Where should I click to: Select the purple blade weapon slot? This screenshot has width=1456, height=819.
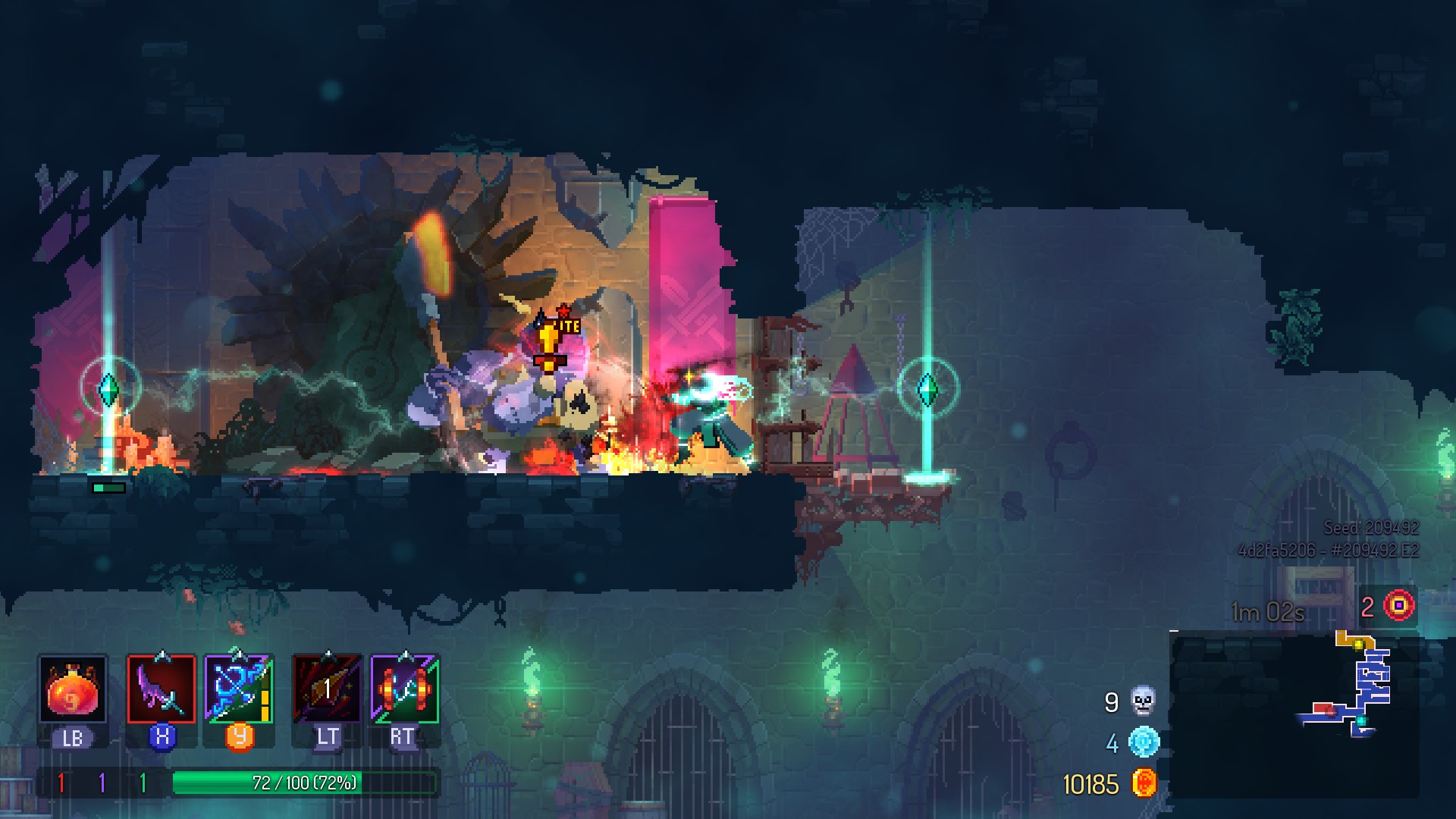pyautogui.click(x=162, y=689)
